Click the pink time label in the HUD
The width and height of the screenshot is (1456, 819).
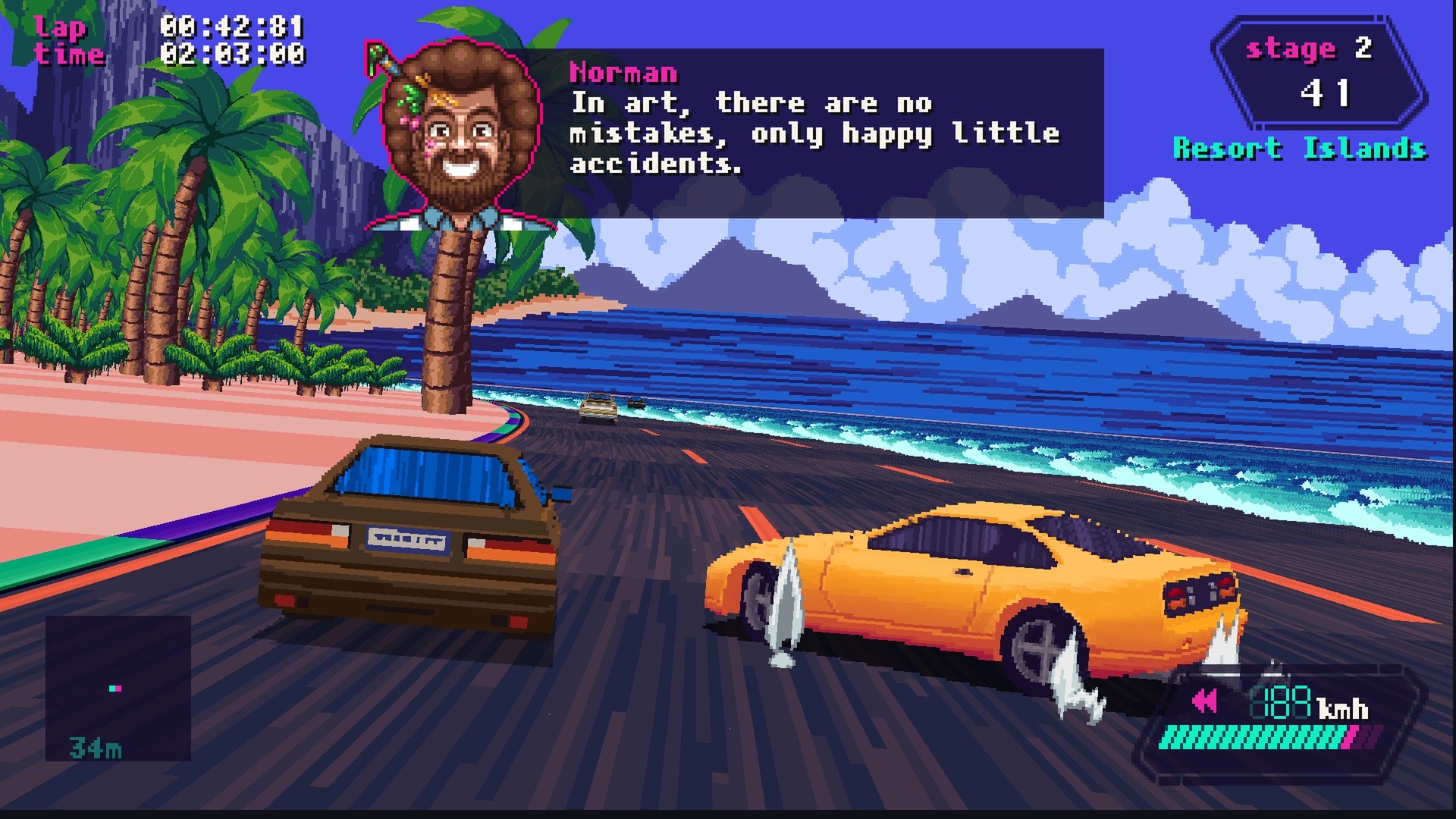pyautogui.click(x=70, y=55)
